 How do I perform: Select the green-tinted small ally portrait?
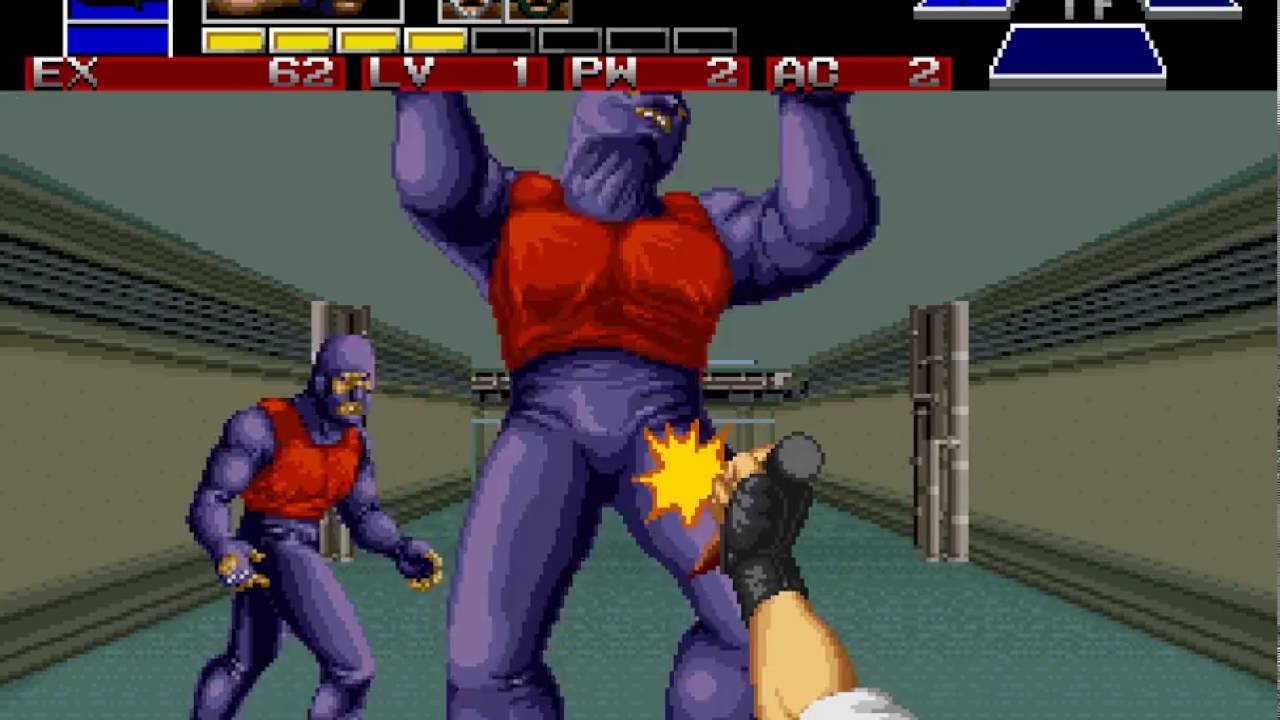[539, 10]
